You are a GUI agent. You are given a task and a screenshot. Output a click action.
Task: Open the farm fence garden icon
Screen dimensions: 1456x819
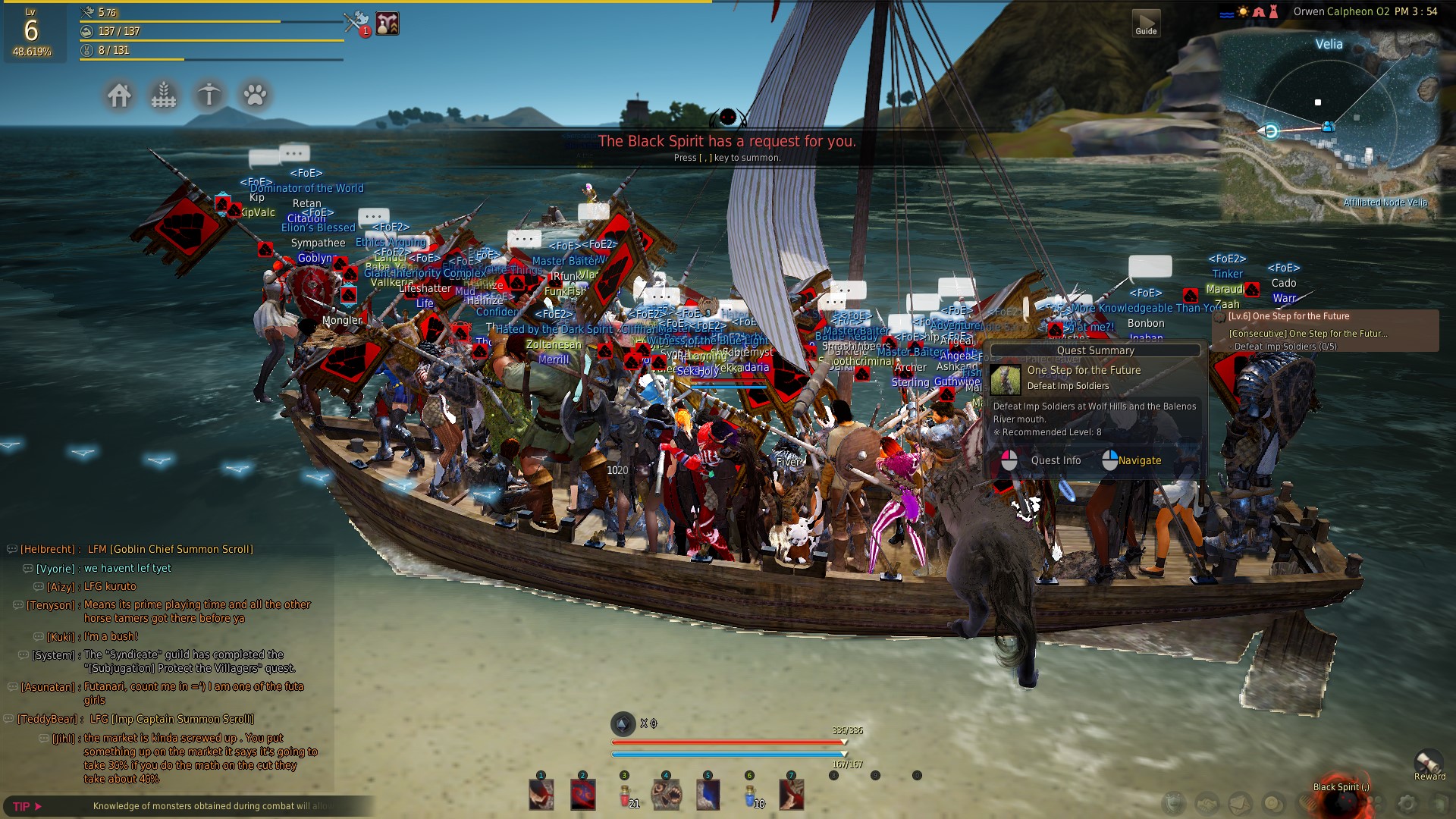point(164,96)
